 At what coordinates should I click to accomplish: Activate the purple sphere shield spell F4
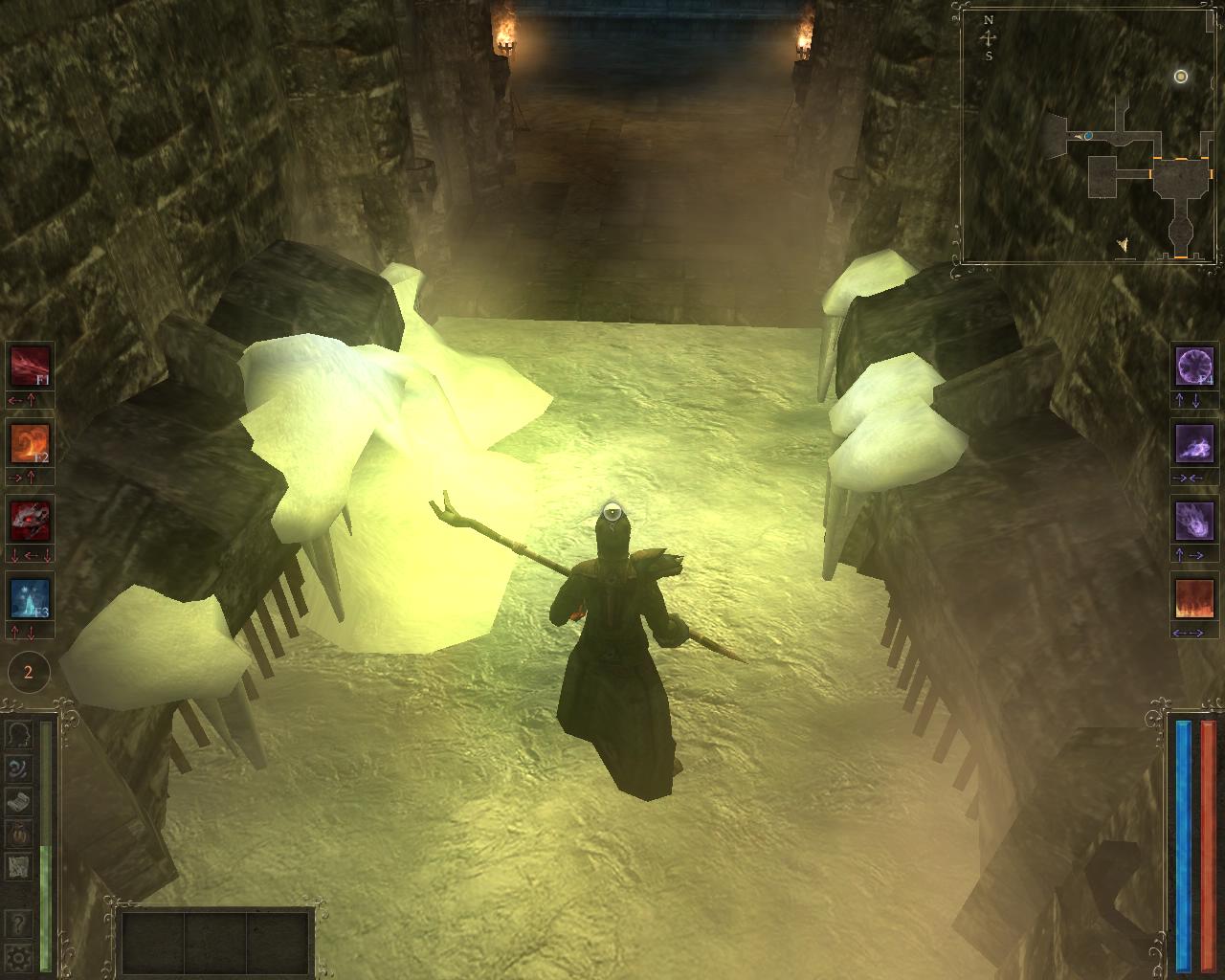click(1194, 366)
